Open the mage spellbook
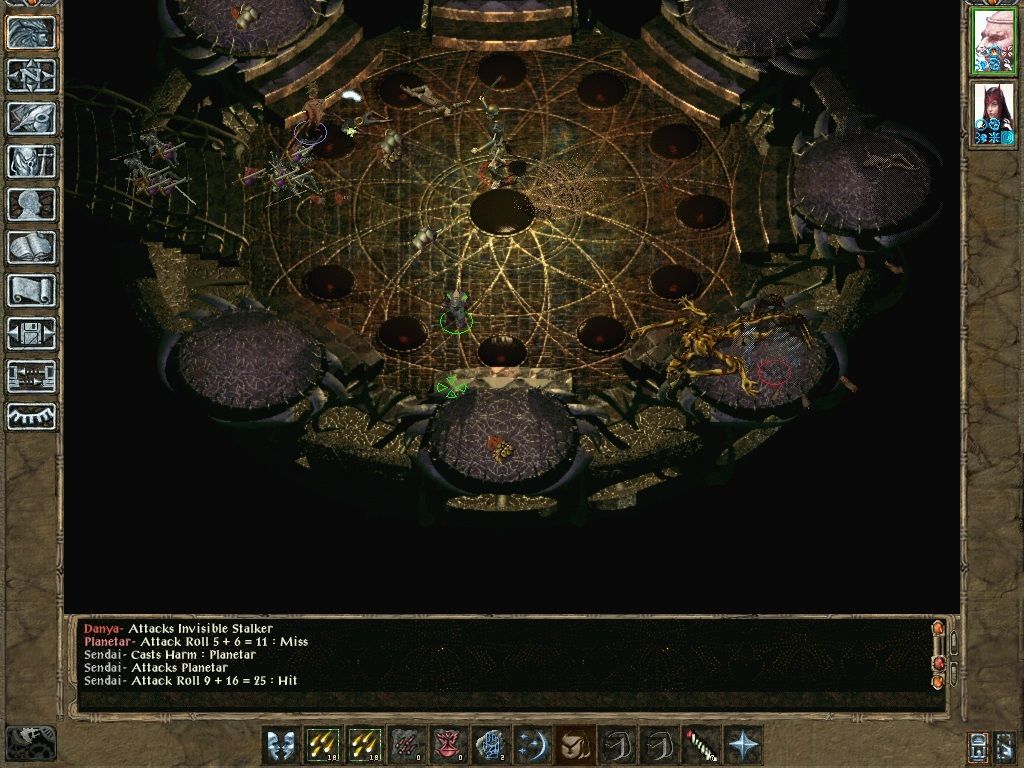This screenshot has width=1024, height=768. (32, 247)
